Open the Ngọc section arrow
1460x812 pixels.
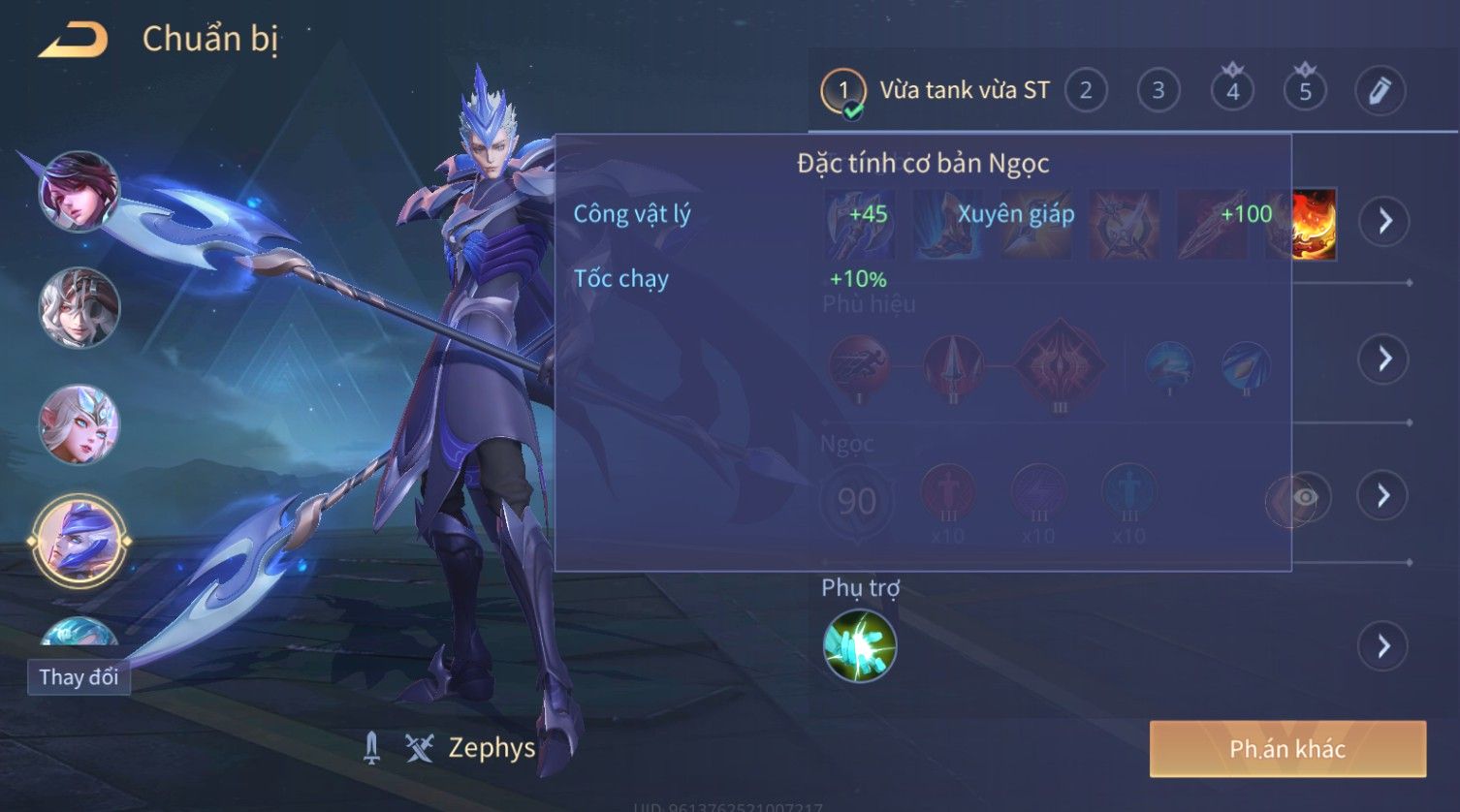[1383, 496]
